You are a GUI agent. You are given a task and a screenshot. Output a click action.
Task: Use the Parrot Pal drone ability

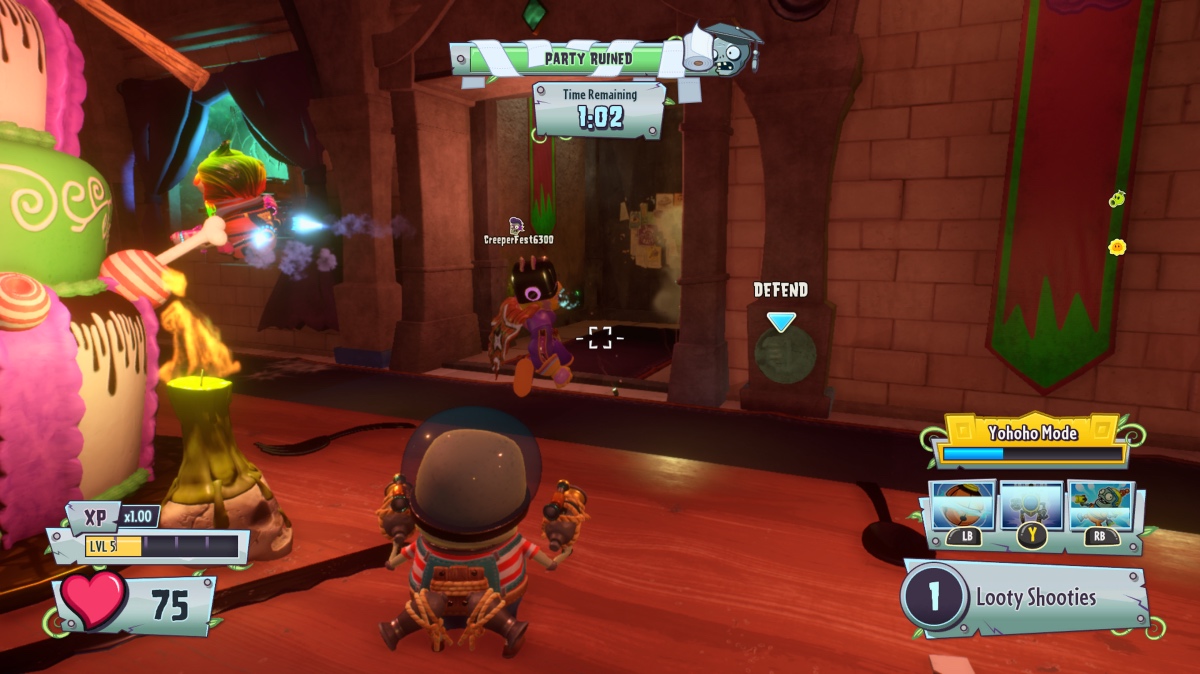1031,506
